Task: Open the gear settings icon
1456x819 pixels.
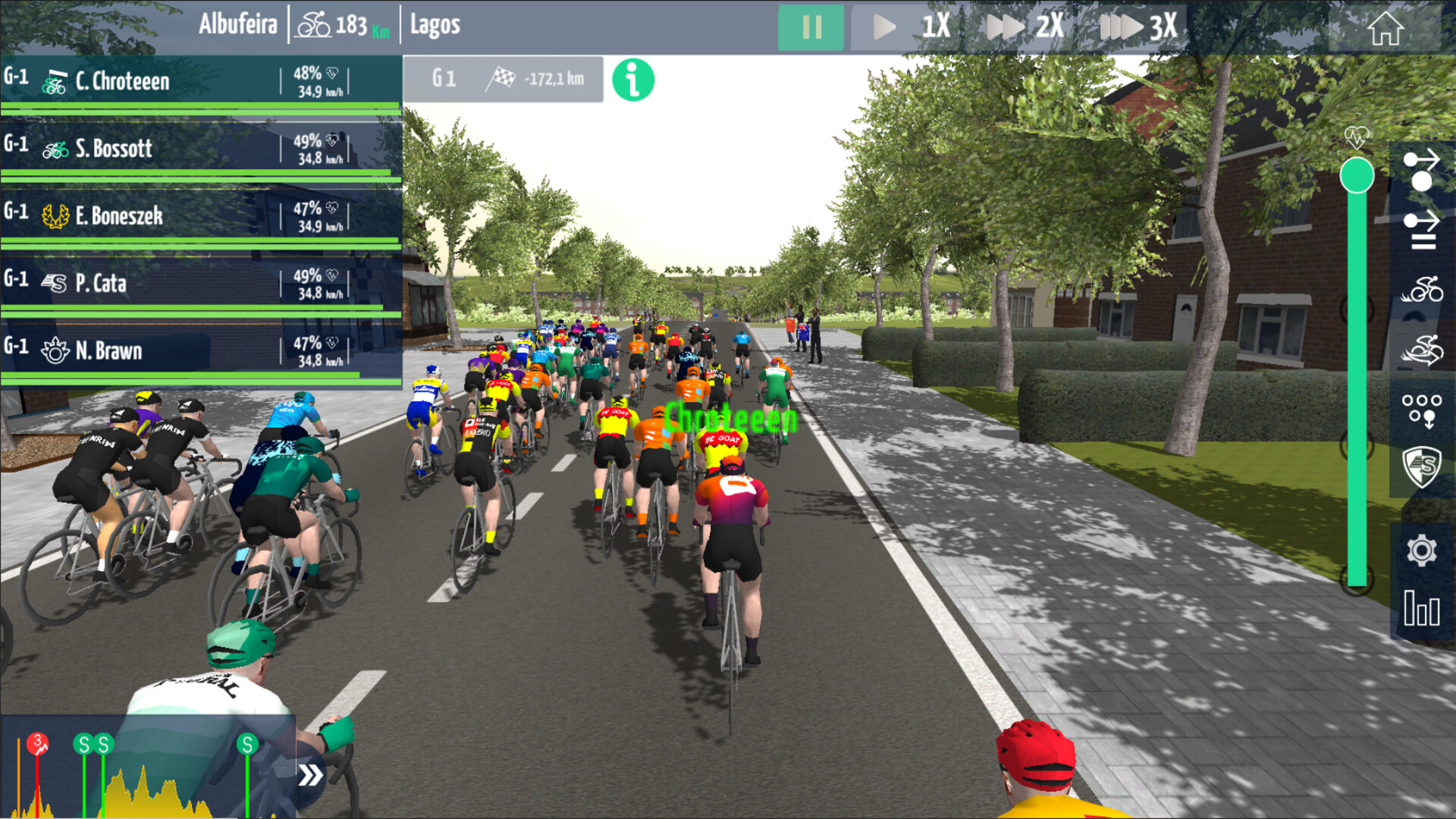Action: [x=1421, y=551]
